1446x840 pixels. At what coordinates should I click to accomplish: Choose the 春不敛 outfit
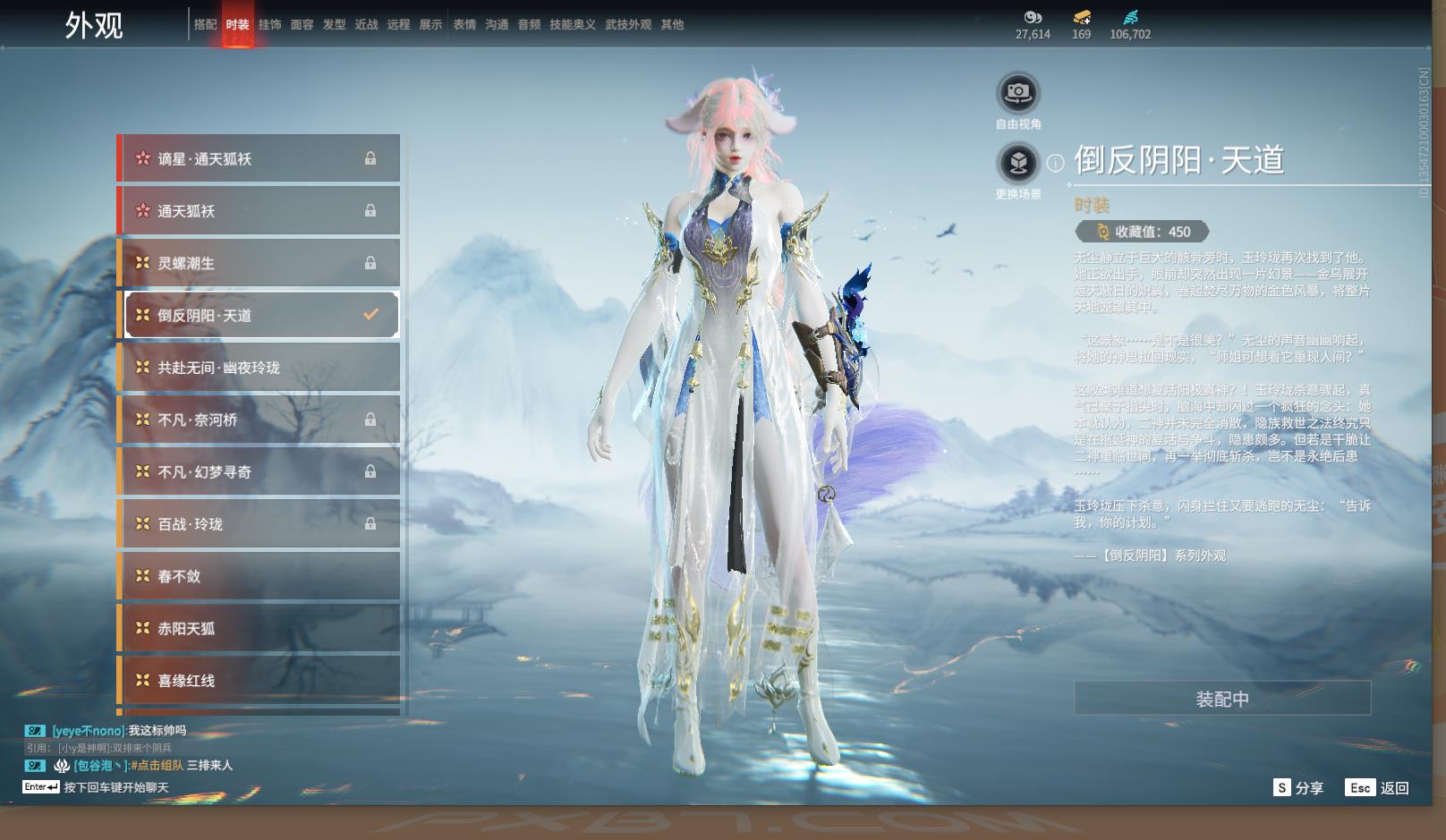(259, 576)
